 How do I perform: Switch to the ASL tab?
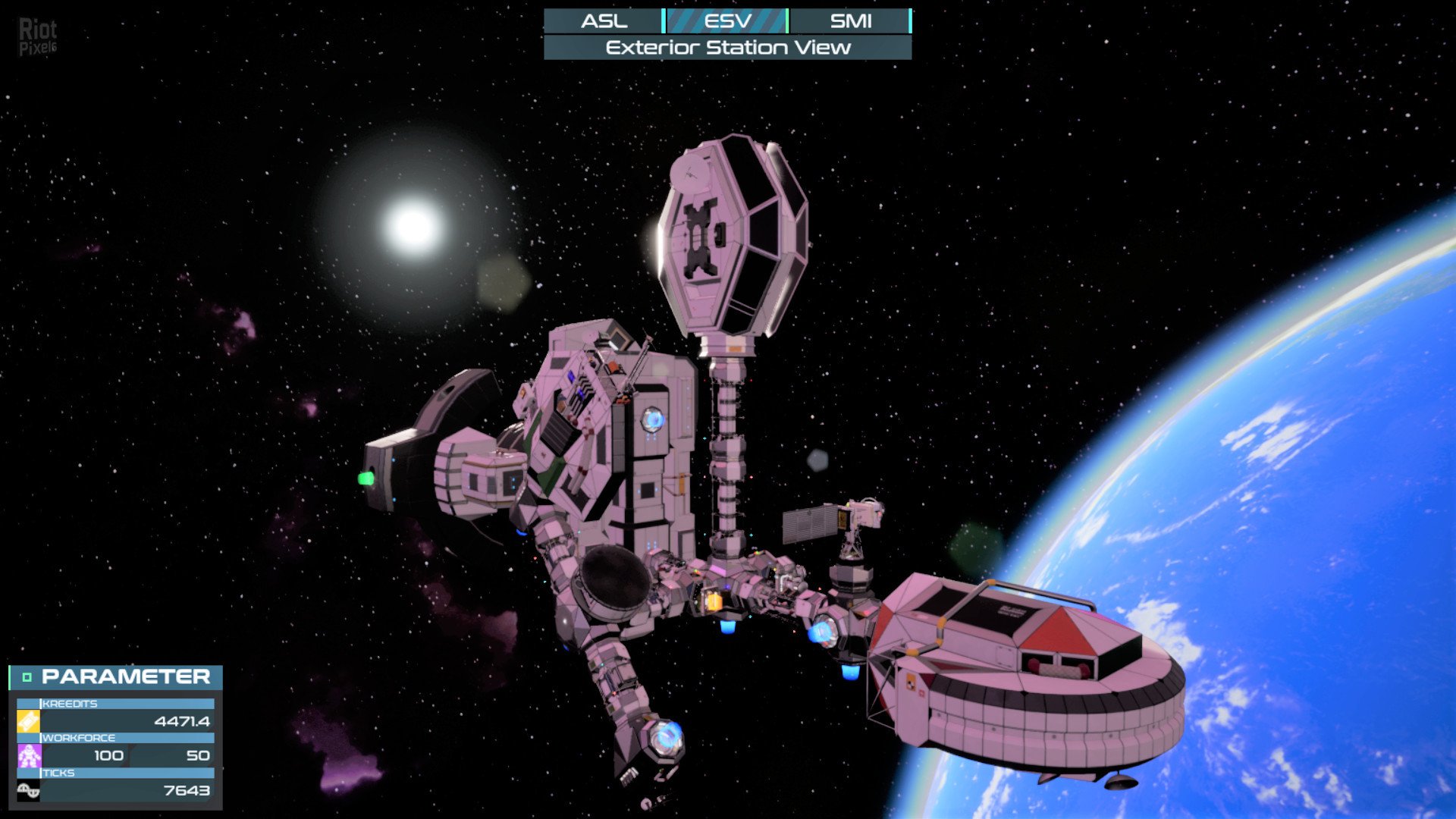(x=604, y=21)
